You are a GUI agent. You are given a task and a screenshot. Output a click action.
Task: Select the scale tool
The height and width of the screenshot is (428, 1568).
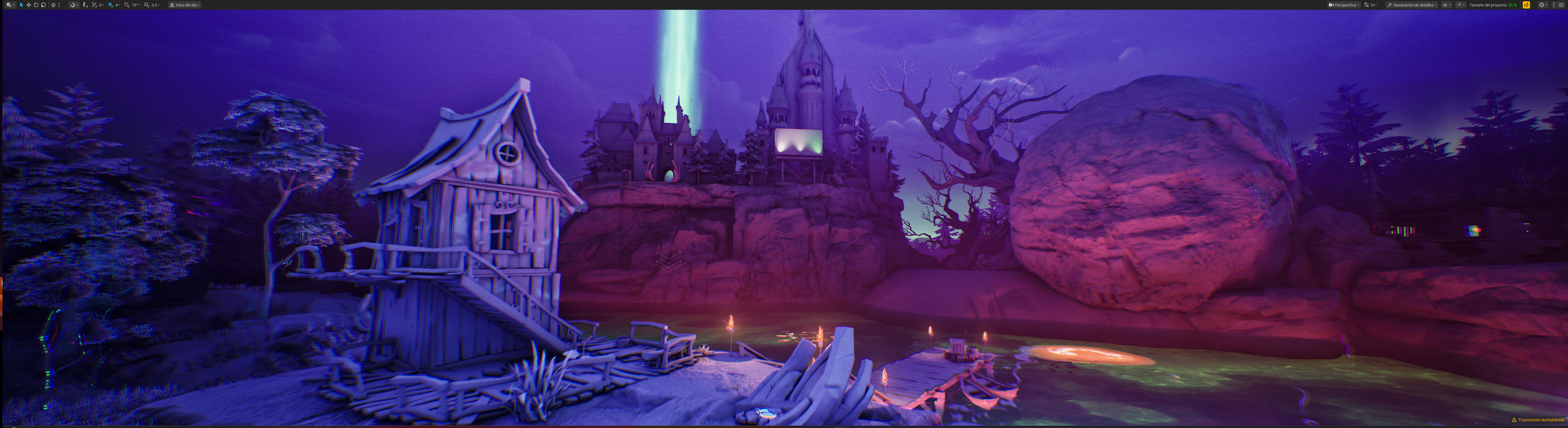coord(43,5)
